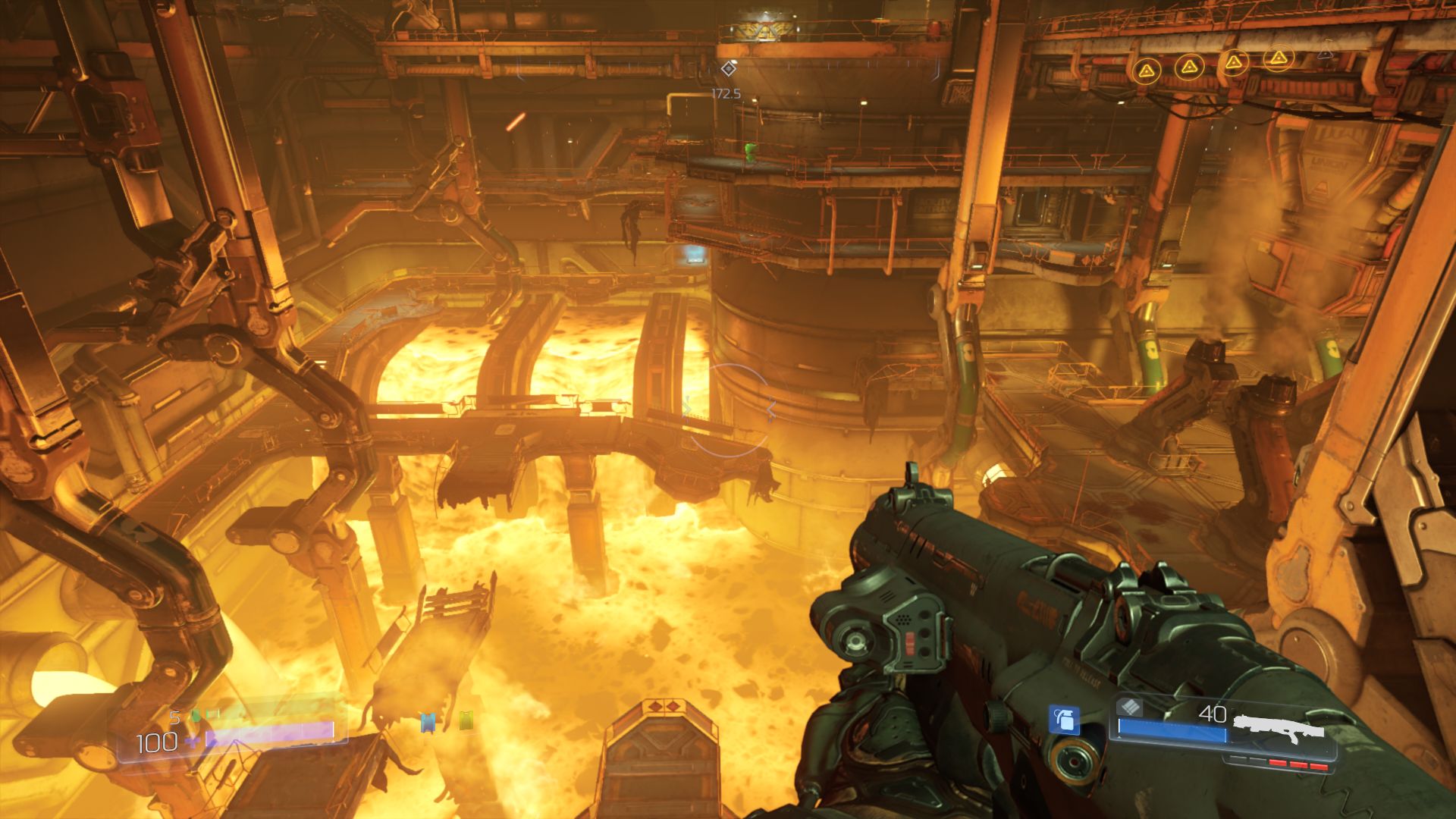Click the weapon mod icon above ammo bar
The image size is (1456, 819).
1130,707
